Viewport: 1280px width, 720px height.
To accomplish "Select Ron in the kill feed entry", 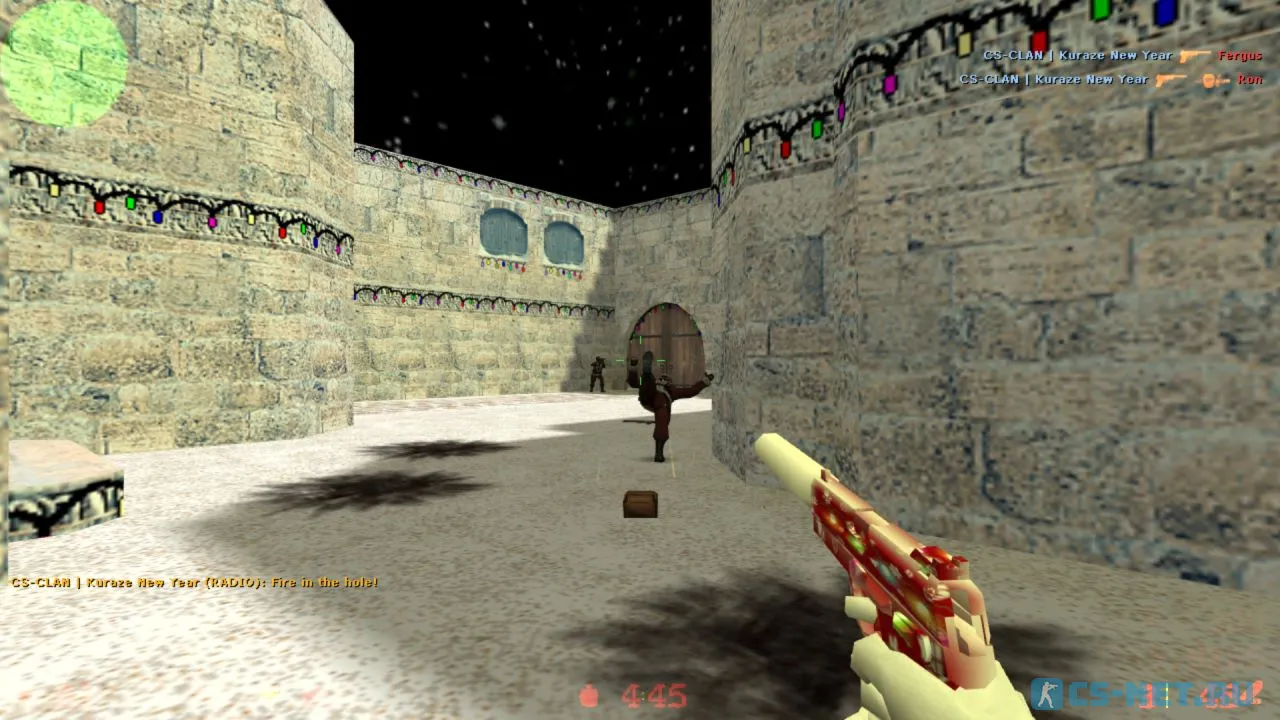I will coord(1250,78).
